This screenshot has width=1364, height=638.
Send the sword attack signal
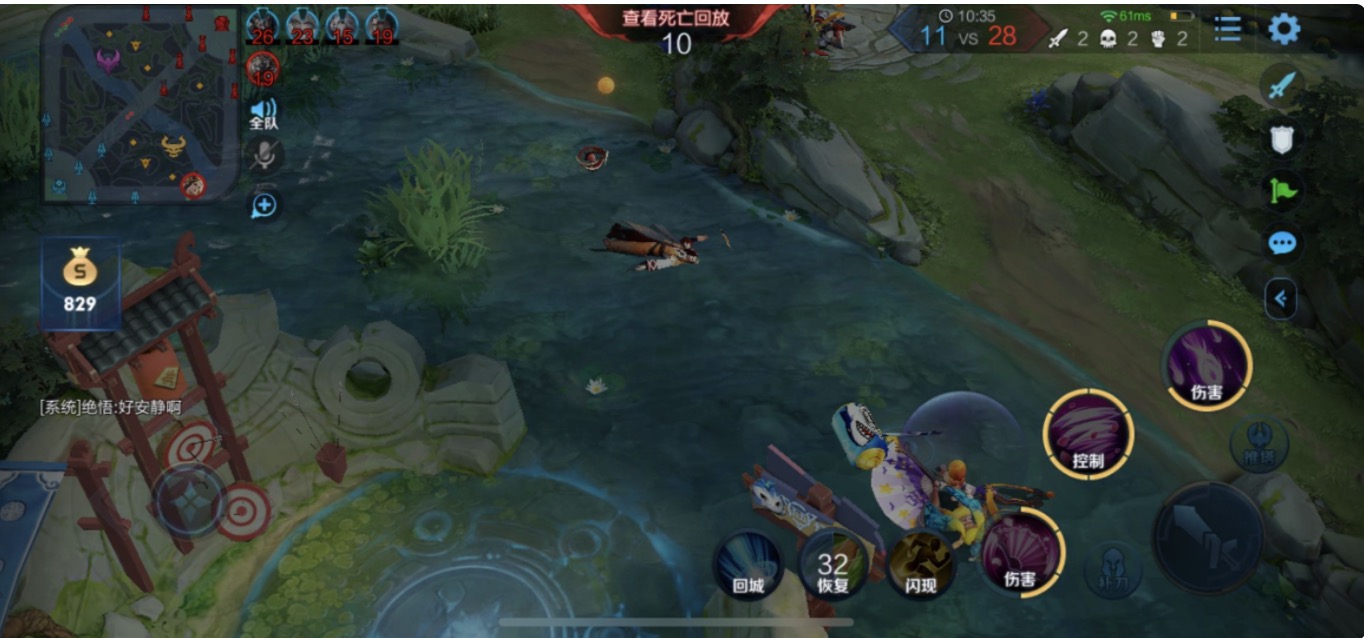click(1281, 86)
